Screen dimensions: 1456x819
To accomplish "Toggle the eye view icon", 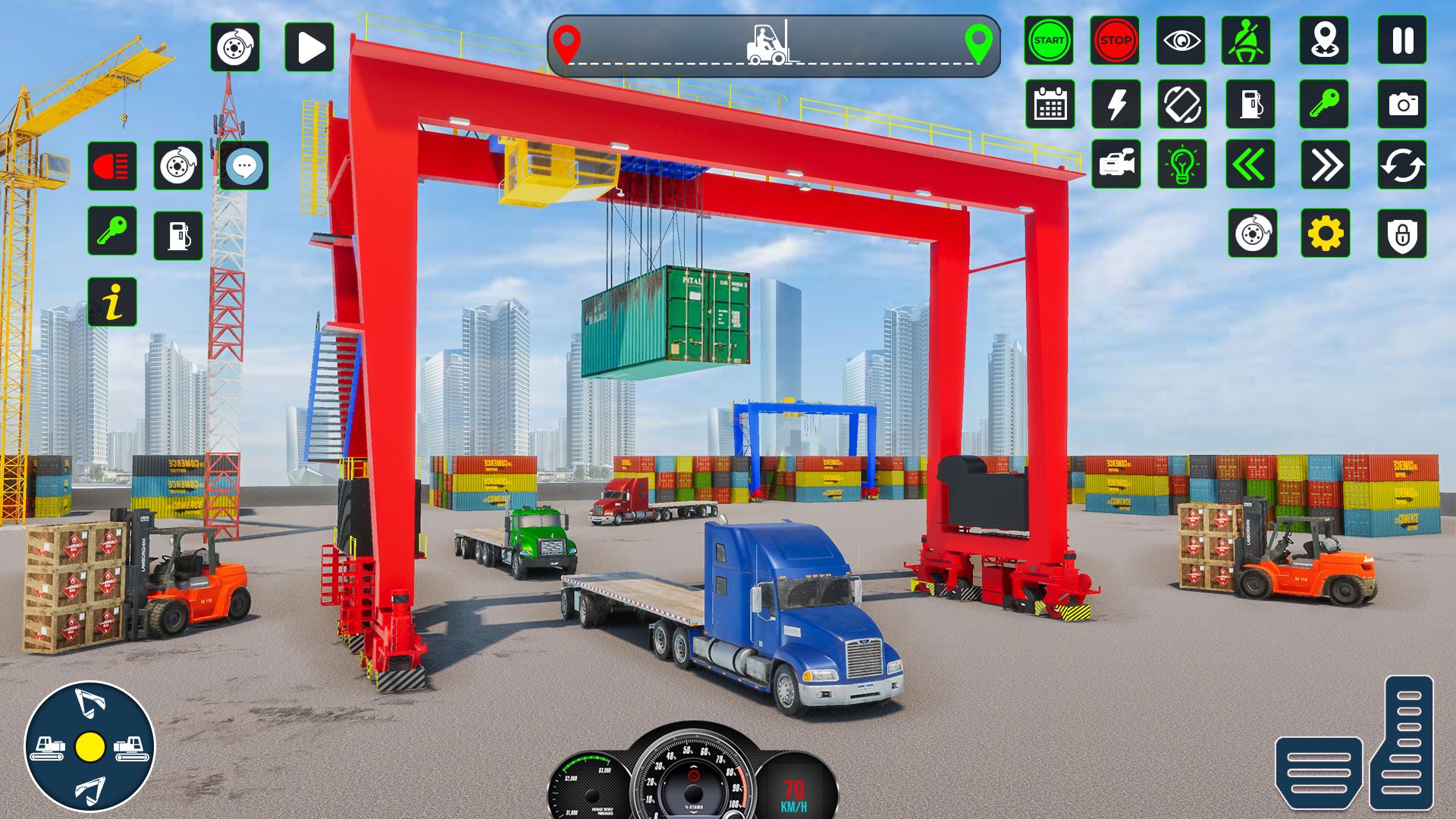I will point(1181,40).
